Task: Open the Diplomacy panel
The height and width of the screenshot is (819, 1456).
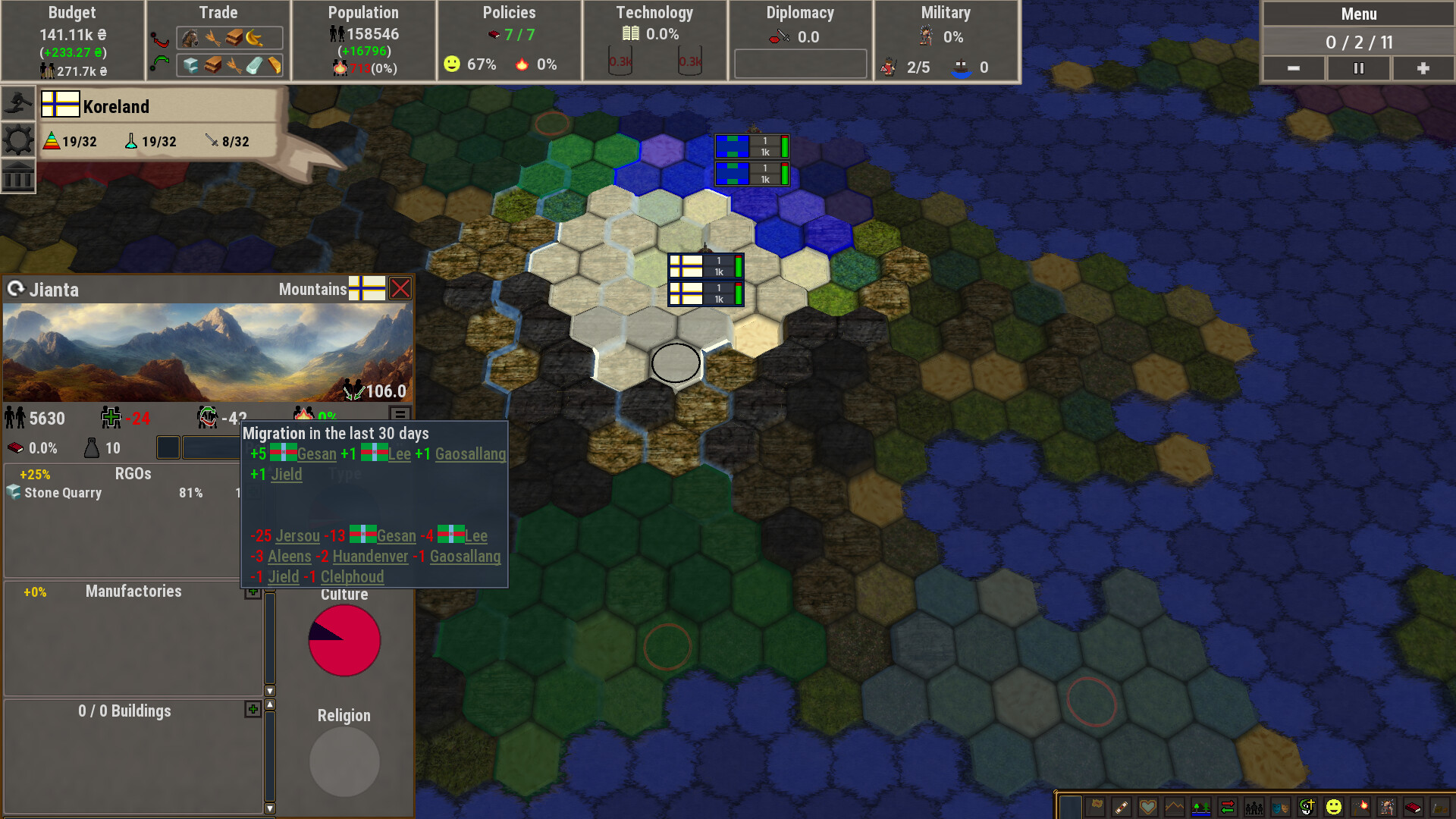Action: pos(799,12)
